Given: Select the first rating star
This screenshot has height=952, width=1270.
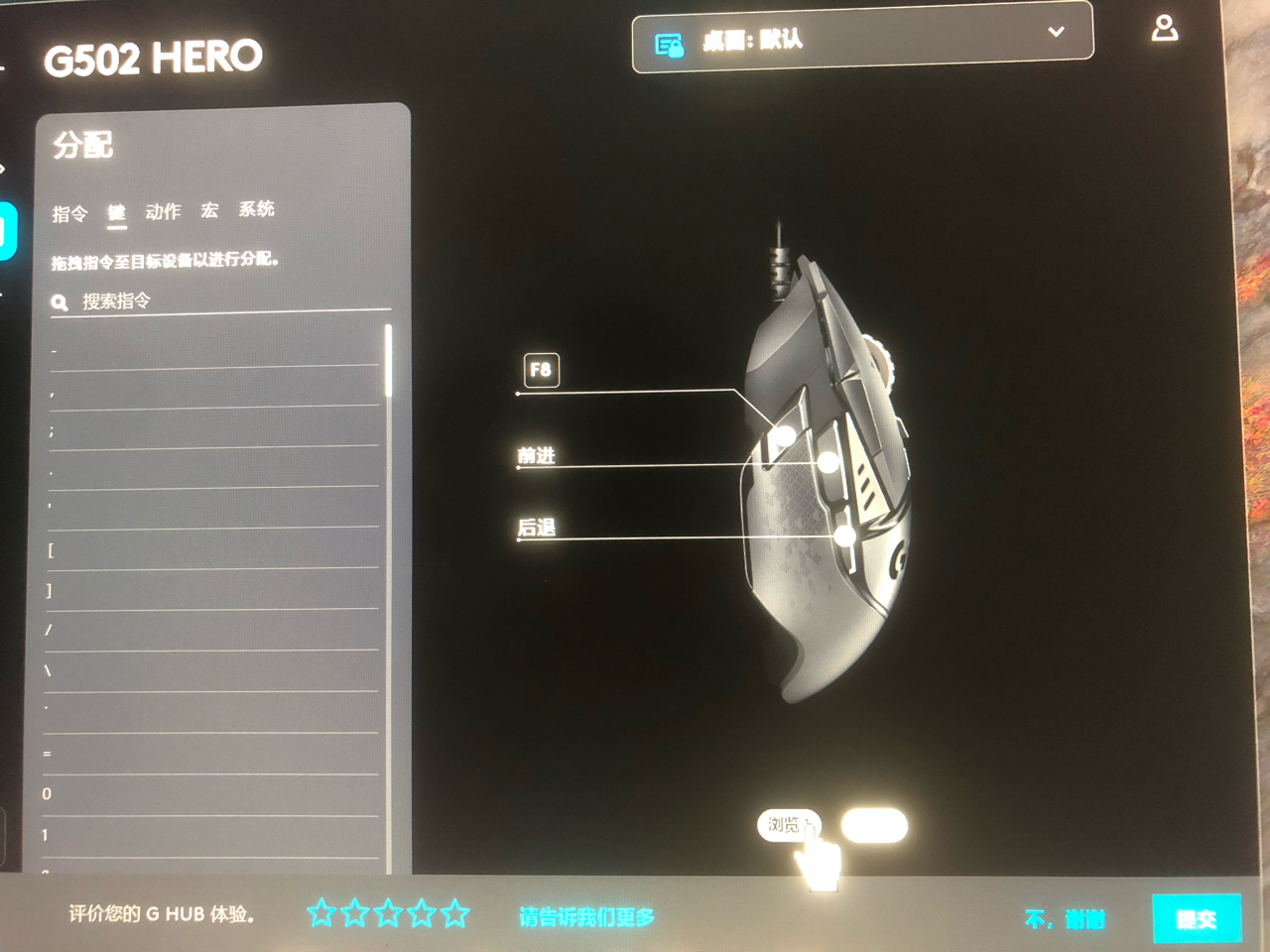Looking at the screenshot, I should click(322, 913).
